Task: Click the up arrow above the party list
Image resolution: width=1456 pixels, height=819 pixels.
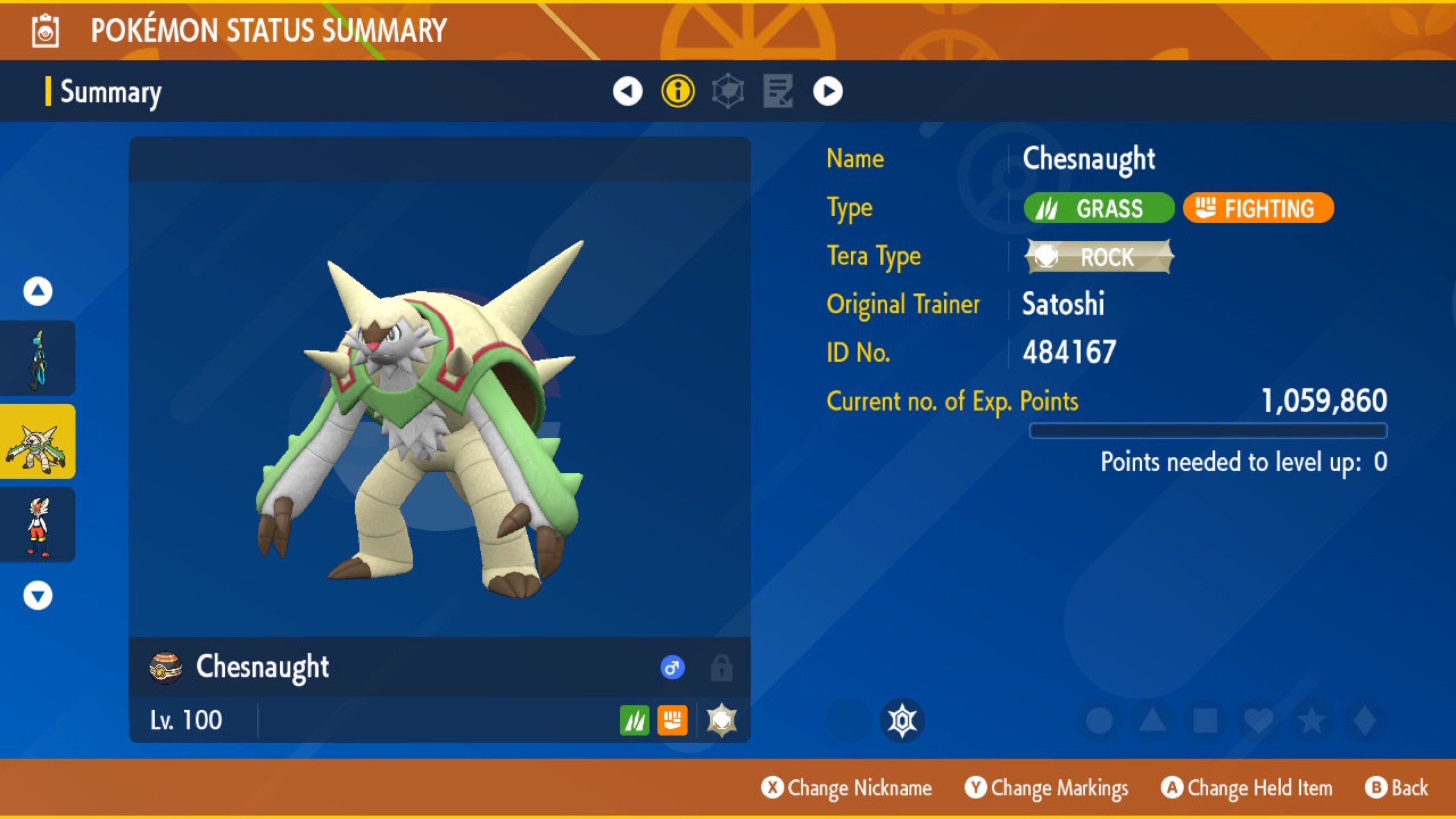Action: pyautogui.click(x=38, y=289)
